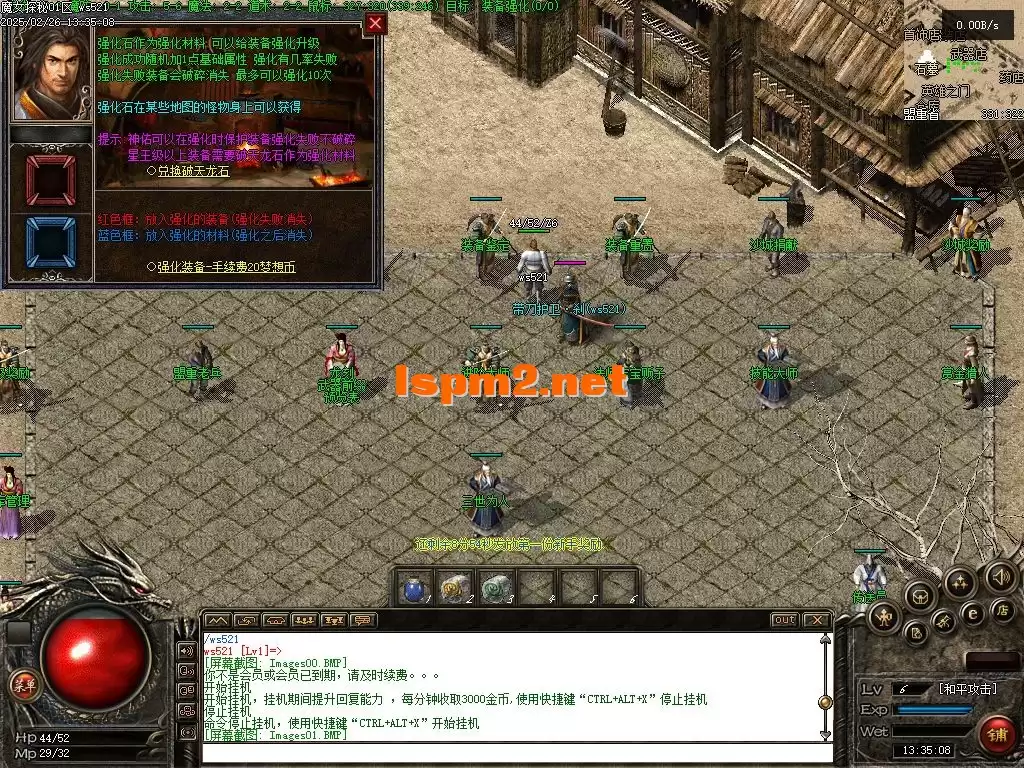Open the 店 shop round button

[x=1003, y=609]
